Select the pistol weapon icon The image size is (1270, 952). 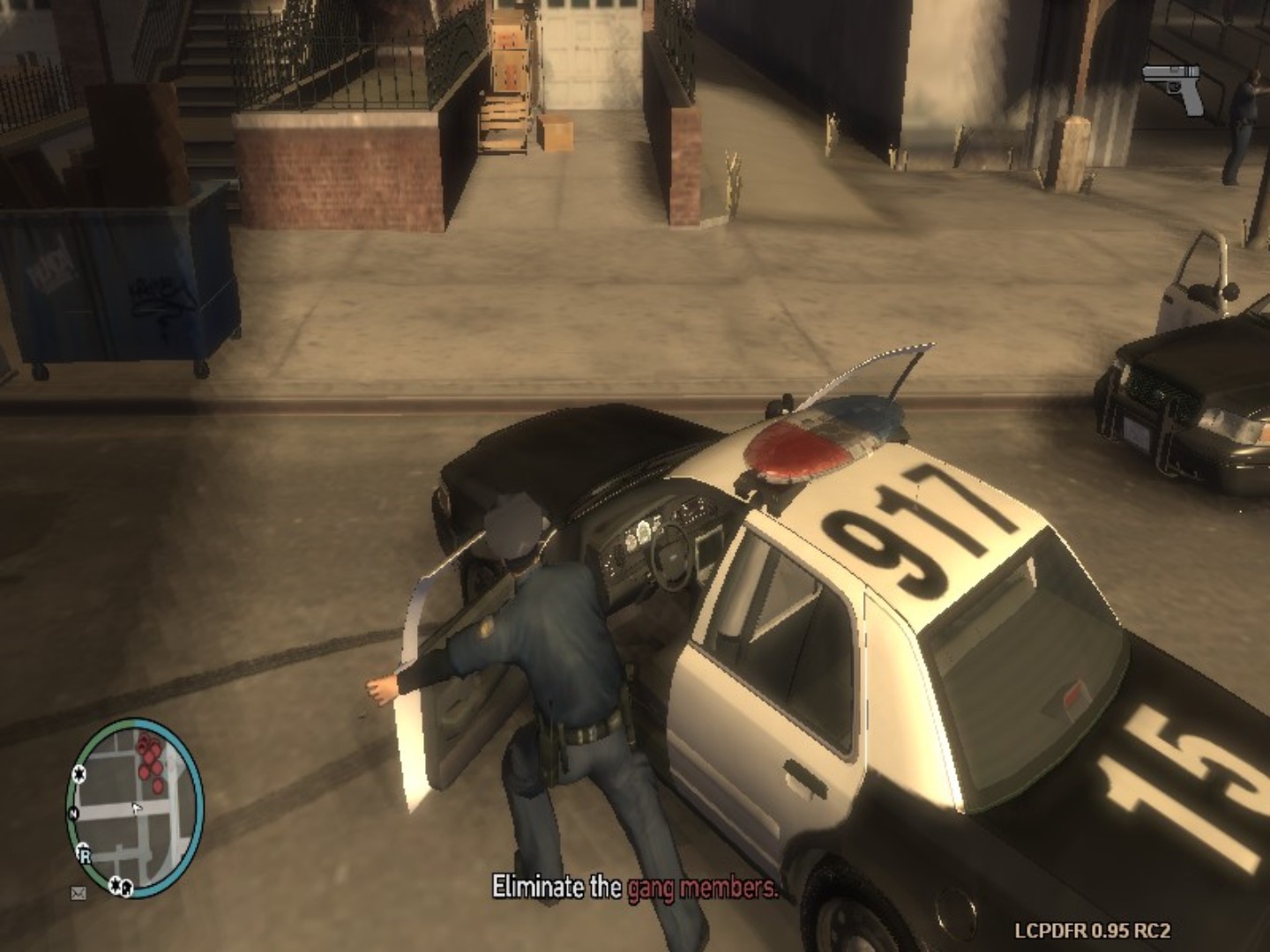point(1175,88)
